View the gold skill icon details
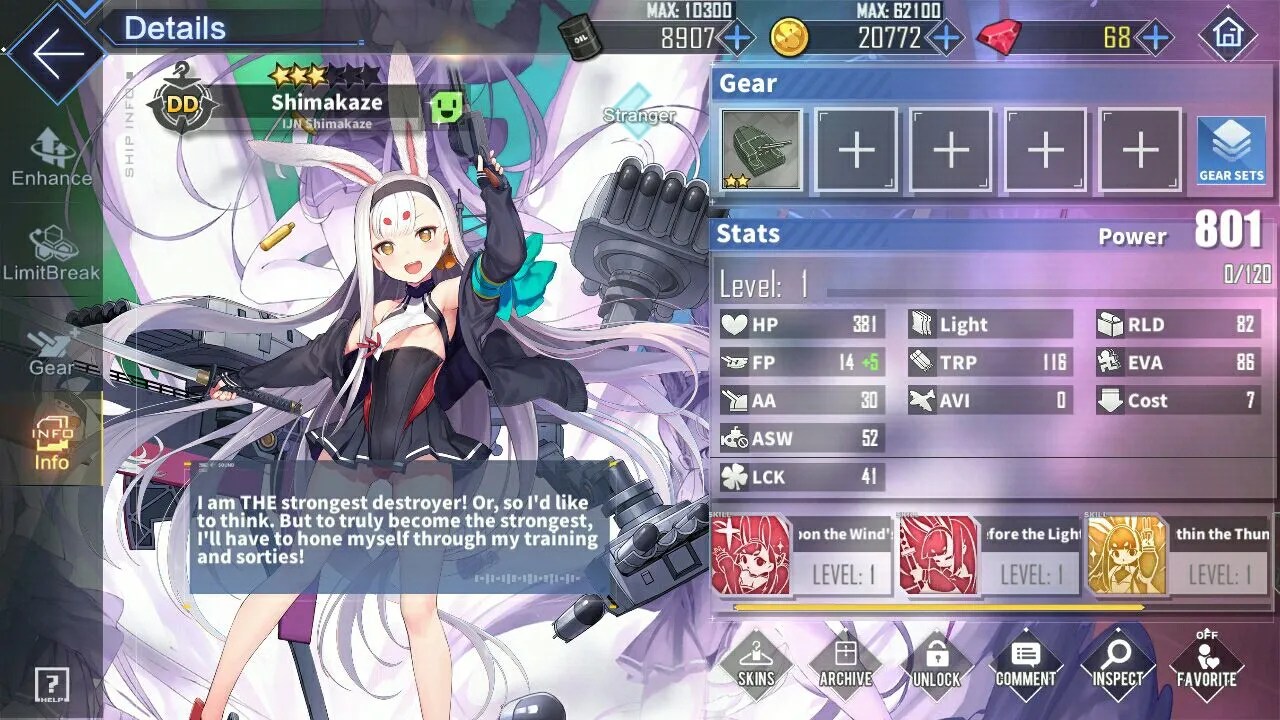The image size is (1280, 720). pos(1127,556)
